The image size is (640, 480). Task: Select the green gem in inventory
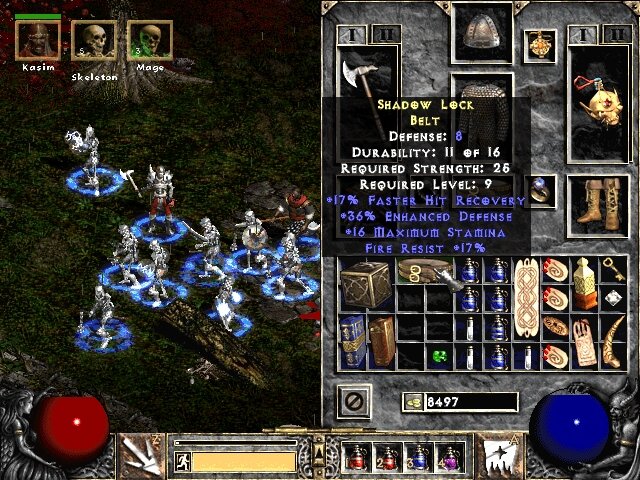click(x=438, y=353)
